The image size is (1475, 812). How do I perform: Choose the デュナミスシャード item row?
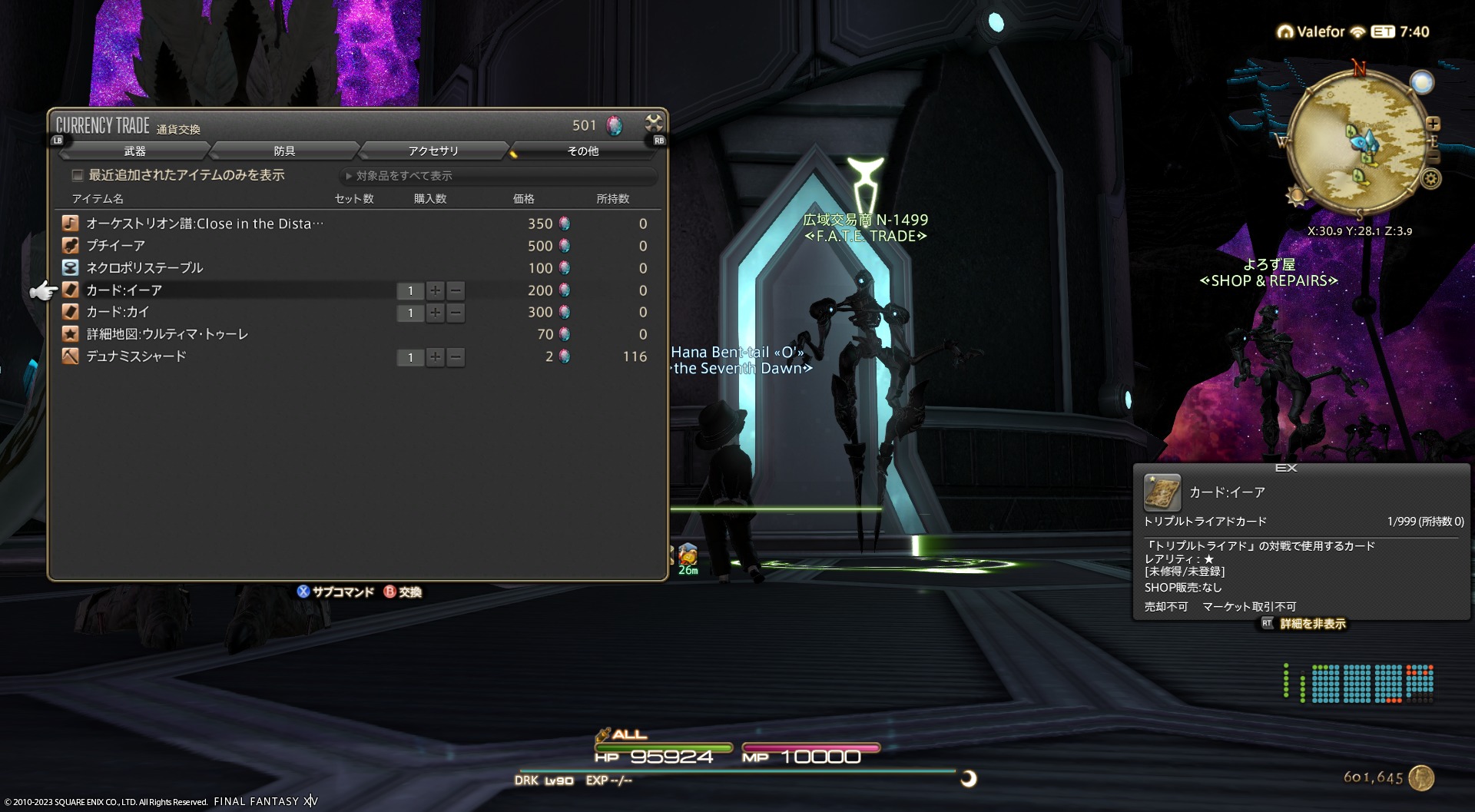[x=136, y=356]
